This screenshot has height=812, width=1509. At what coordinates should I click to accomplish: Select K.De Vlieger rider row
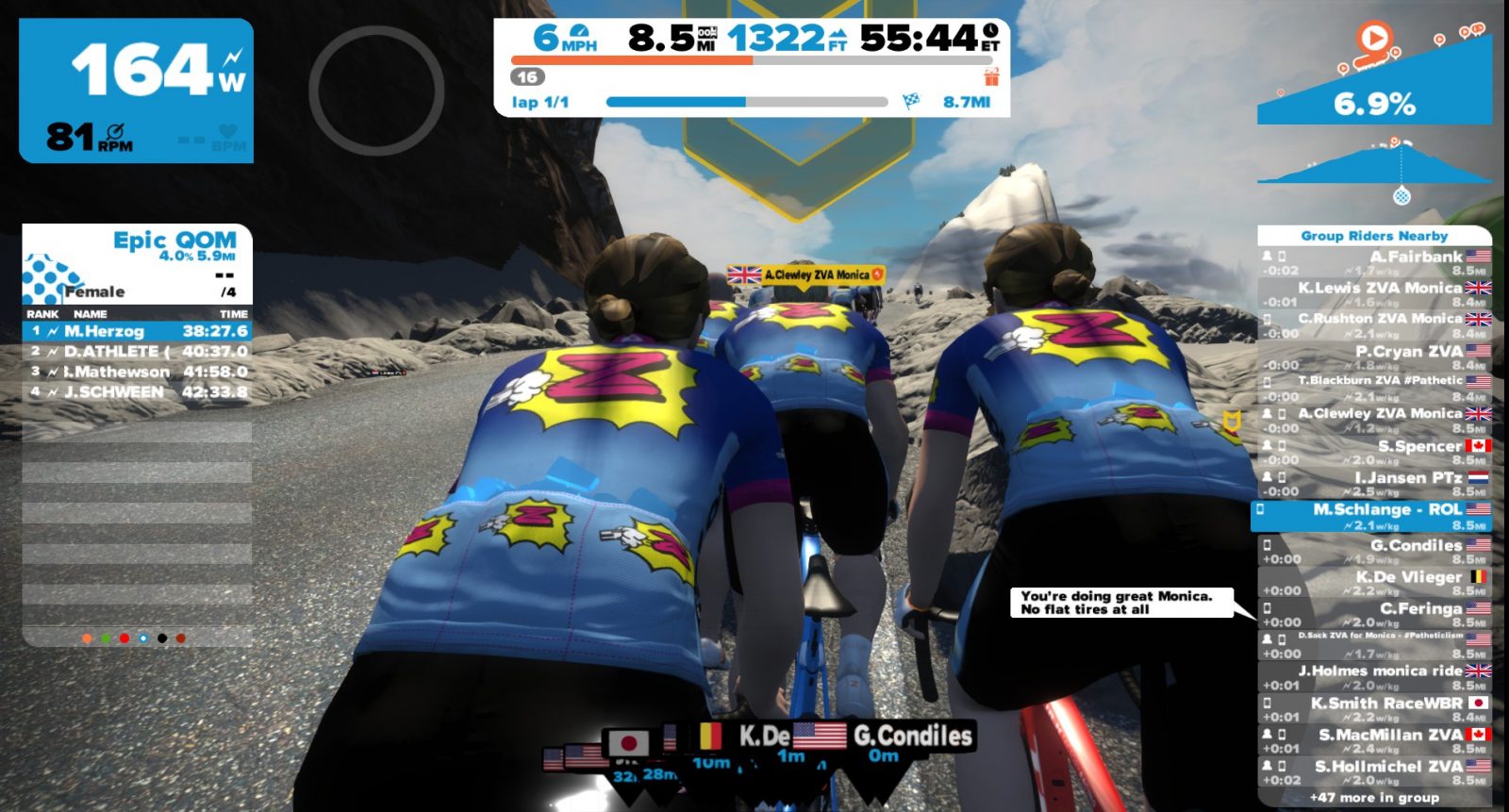(x=1375, y=583)
